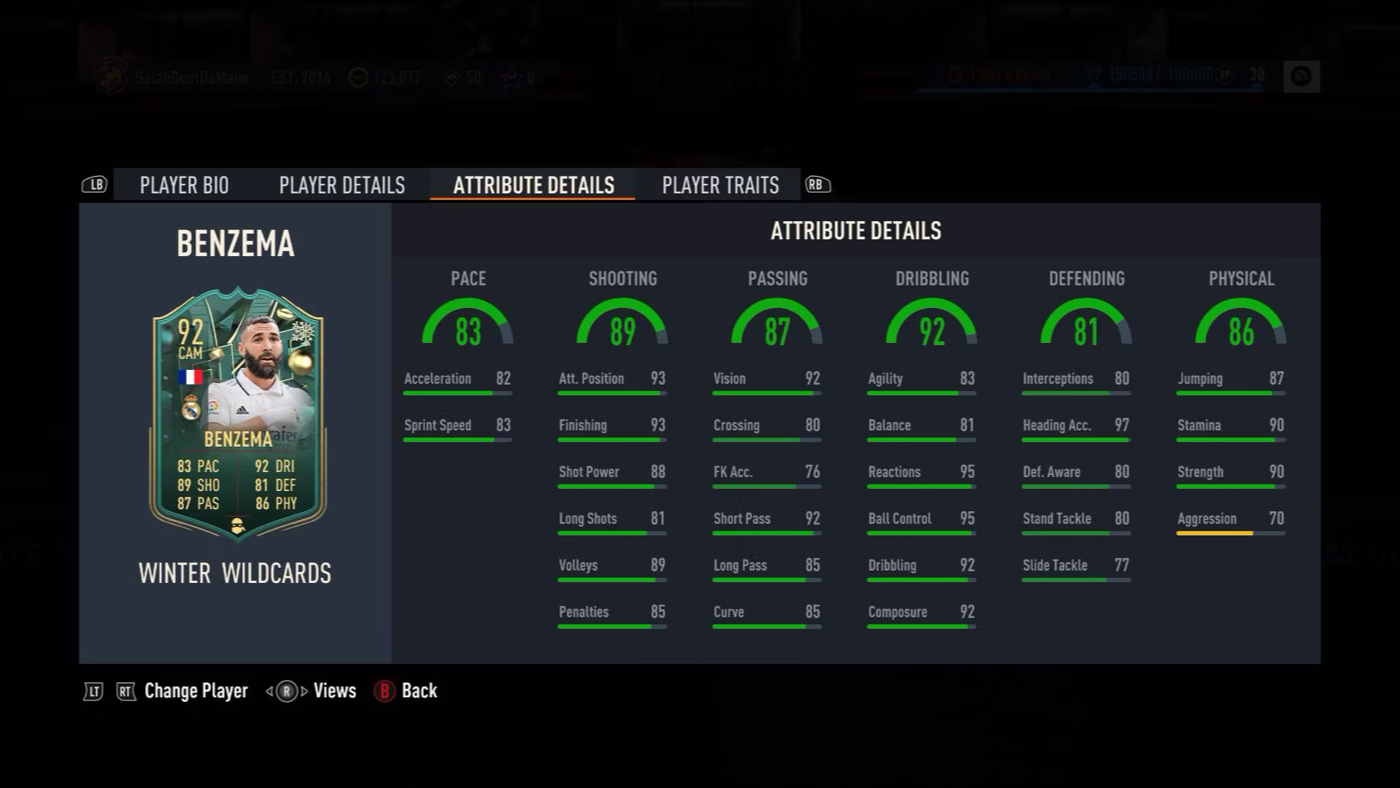Select the Benzema Winter Wildcards card
Image resolution: width=1400 pixels, height=788 pixels.
click(237, 413)
